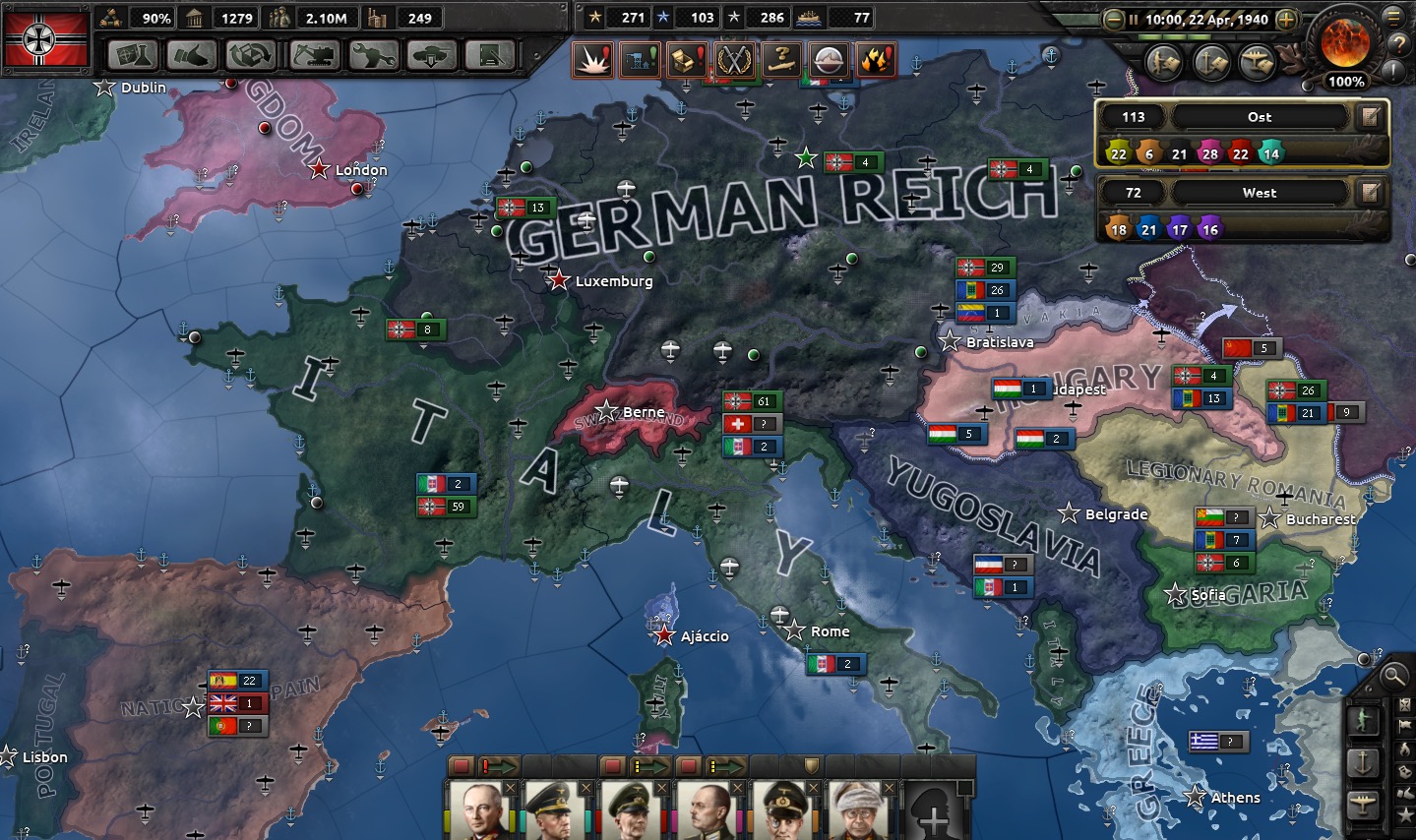Open the Trade screen
Screen dimensions: 1416x840
(x=250, y=55)
